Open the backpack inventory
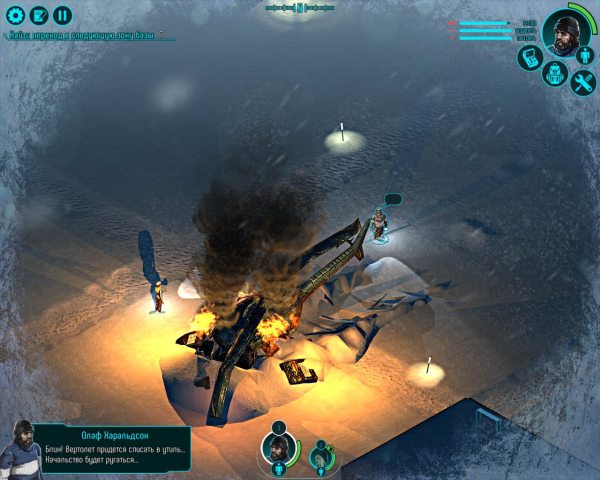 pos(556,74)
